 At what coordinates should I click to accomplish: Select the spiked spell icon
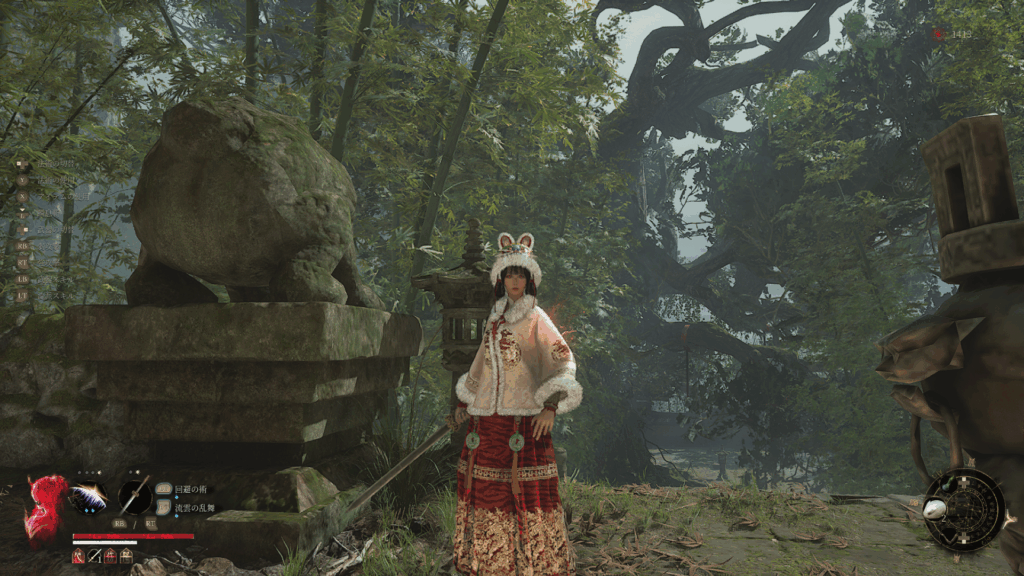coord(87,497)
